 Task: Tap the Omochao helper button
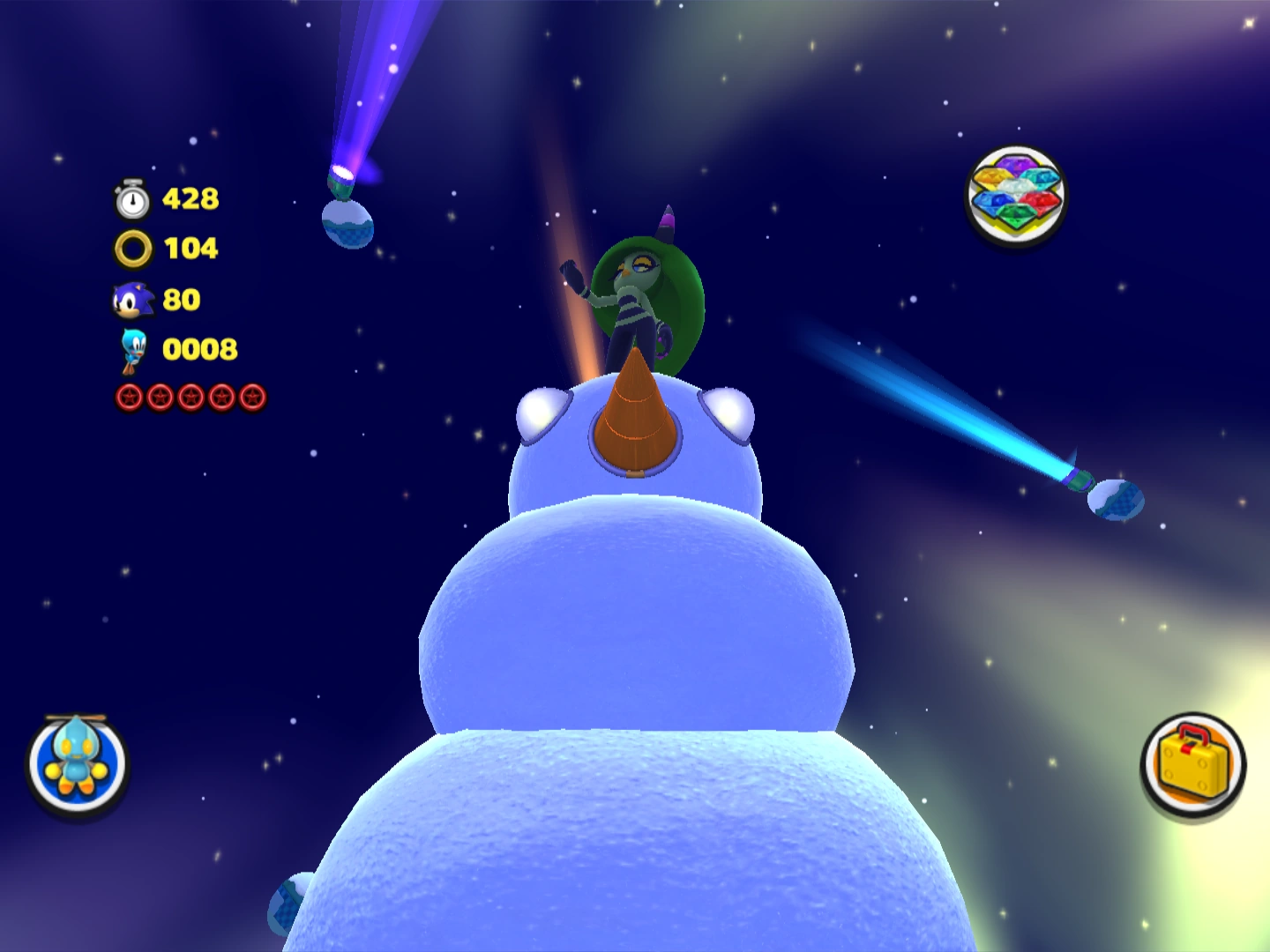pyautogui.click(x=78, y=763)
